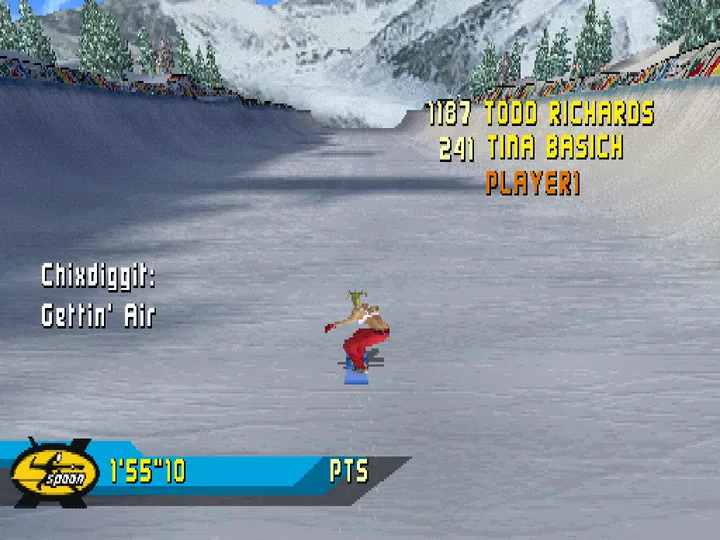Click the Player1 leaderboard entry
This screenshot has height=540, width=720.
[x=533, y=184]
